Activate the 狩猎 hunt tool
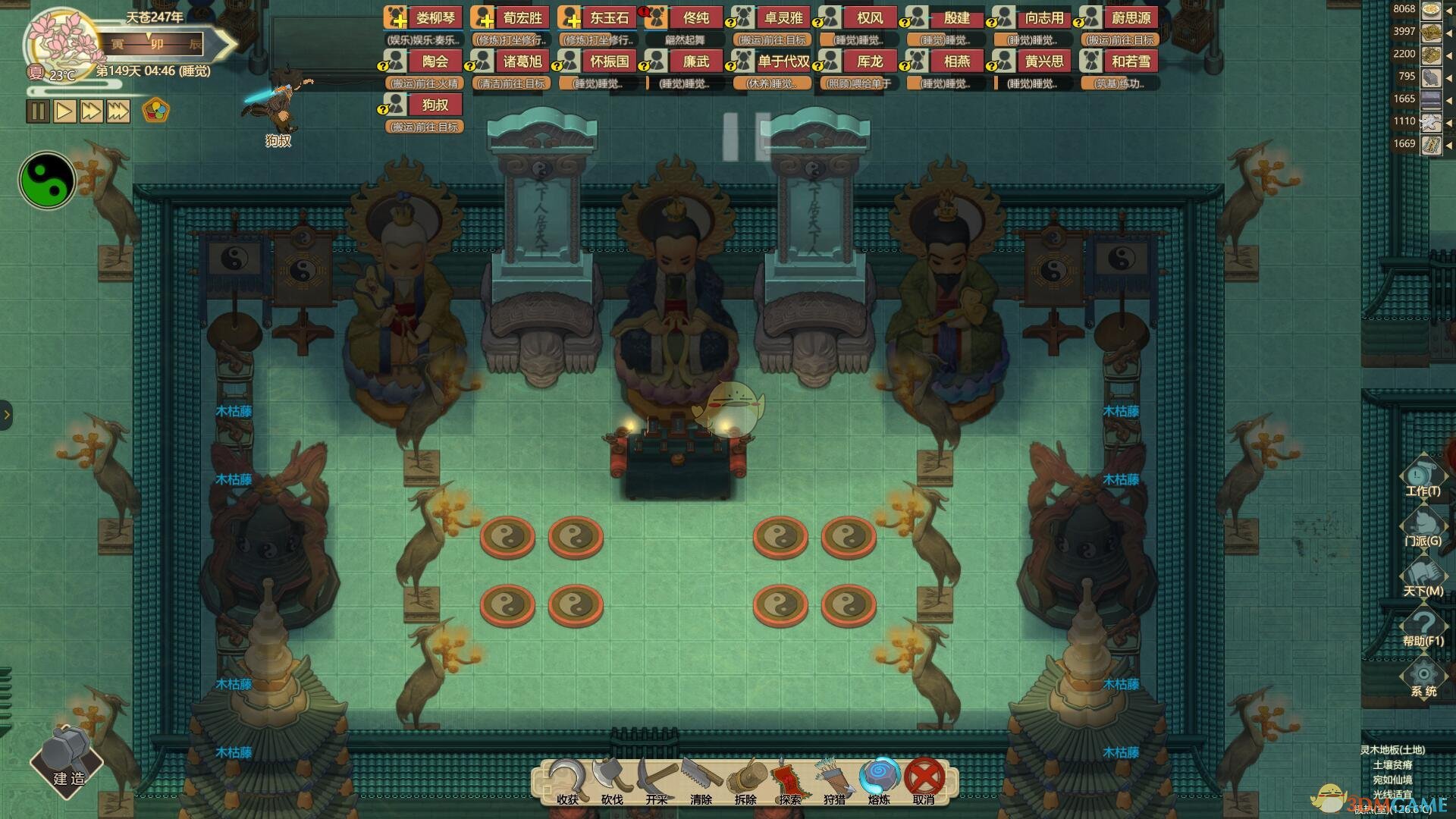The width and height of the screenshot is (1456, 819). click(x=834, y=780)
